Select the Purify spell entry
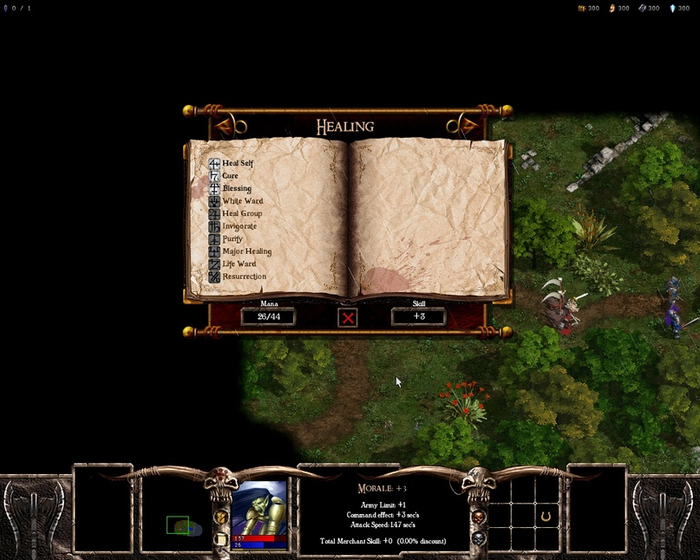The height and width of the screenshot is (560, 700). coord(232,239)
